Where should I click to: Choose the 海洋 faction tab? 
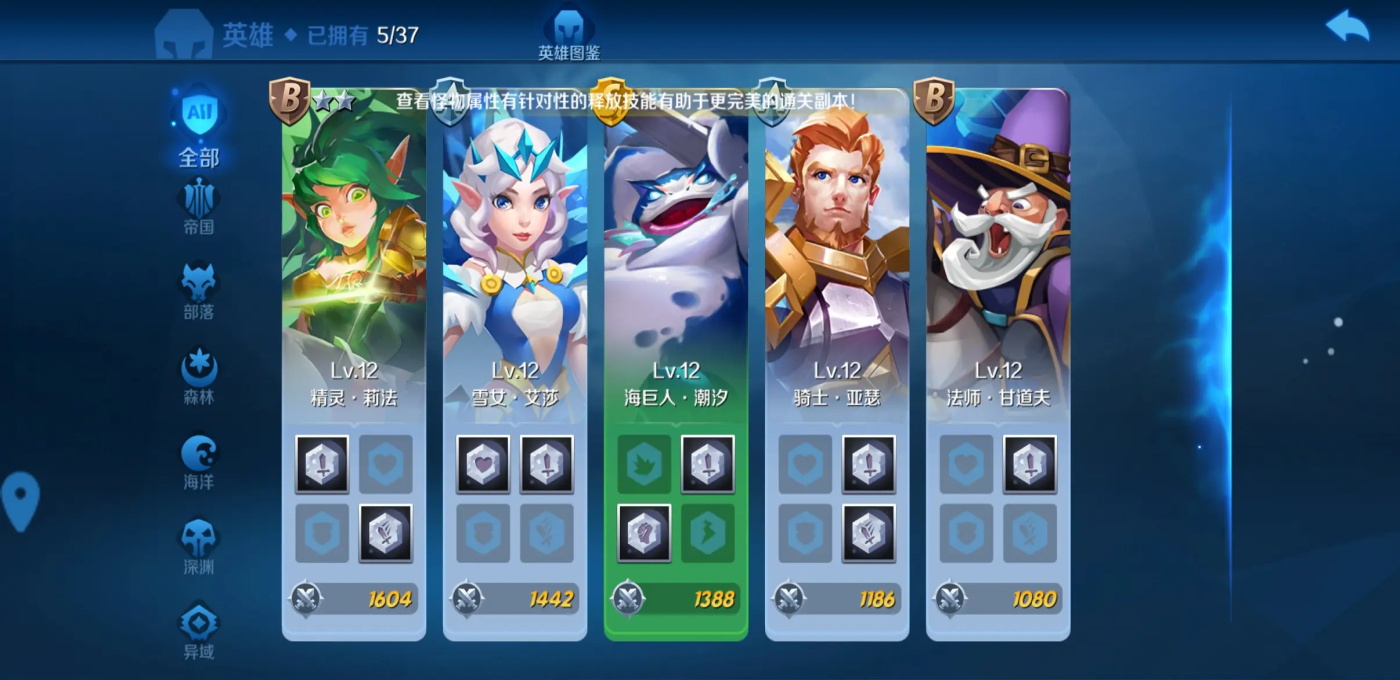tap(199, 462)
